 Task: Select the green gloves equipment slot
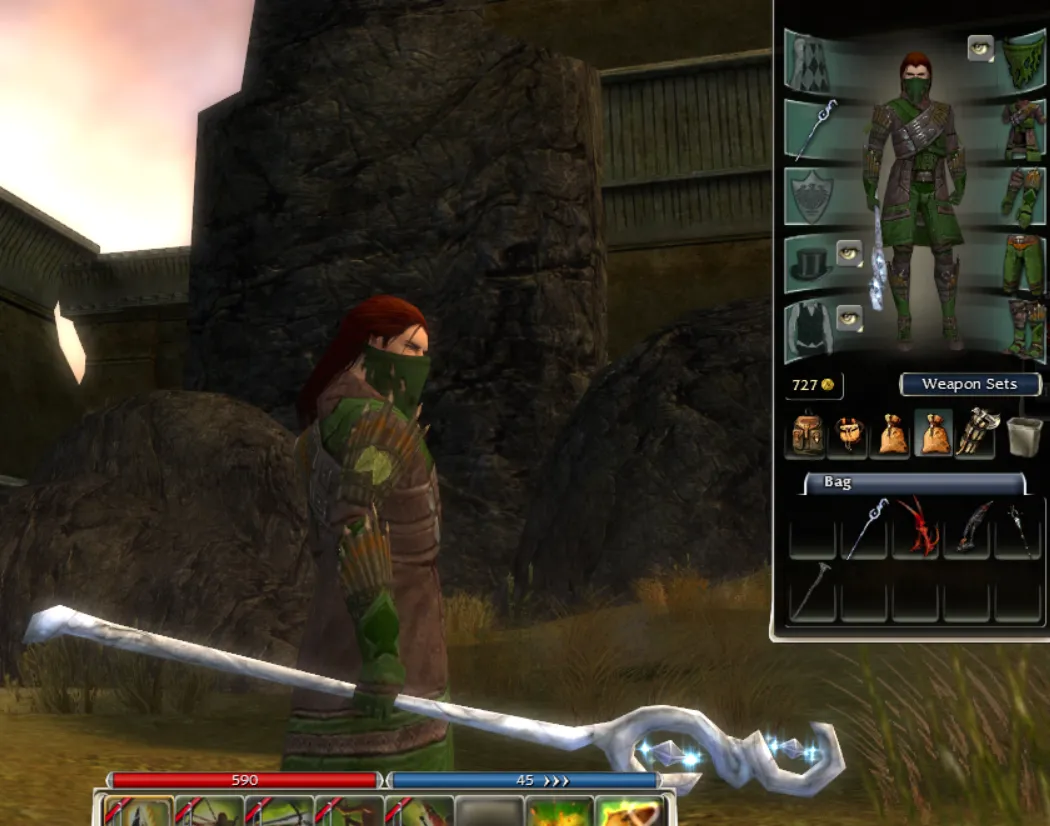pyautogui.click(x=1024, y=196)
